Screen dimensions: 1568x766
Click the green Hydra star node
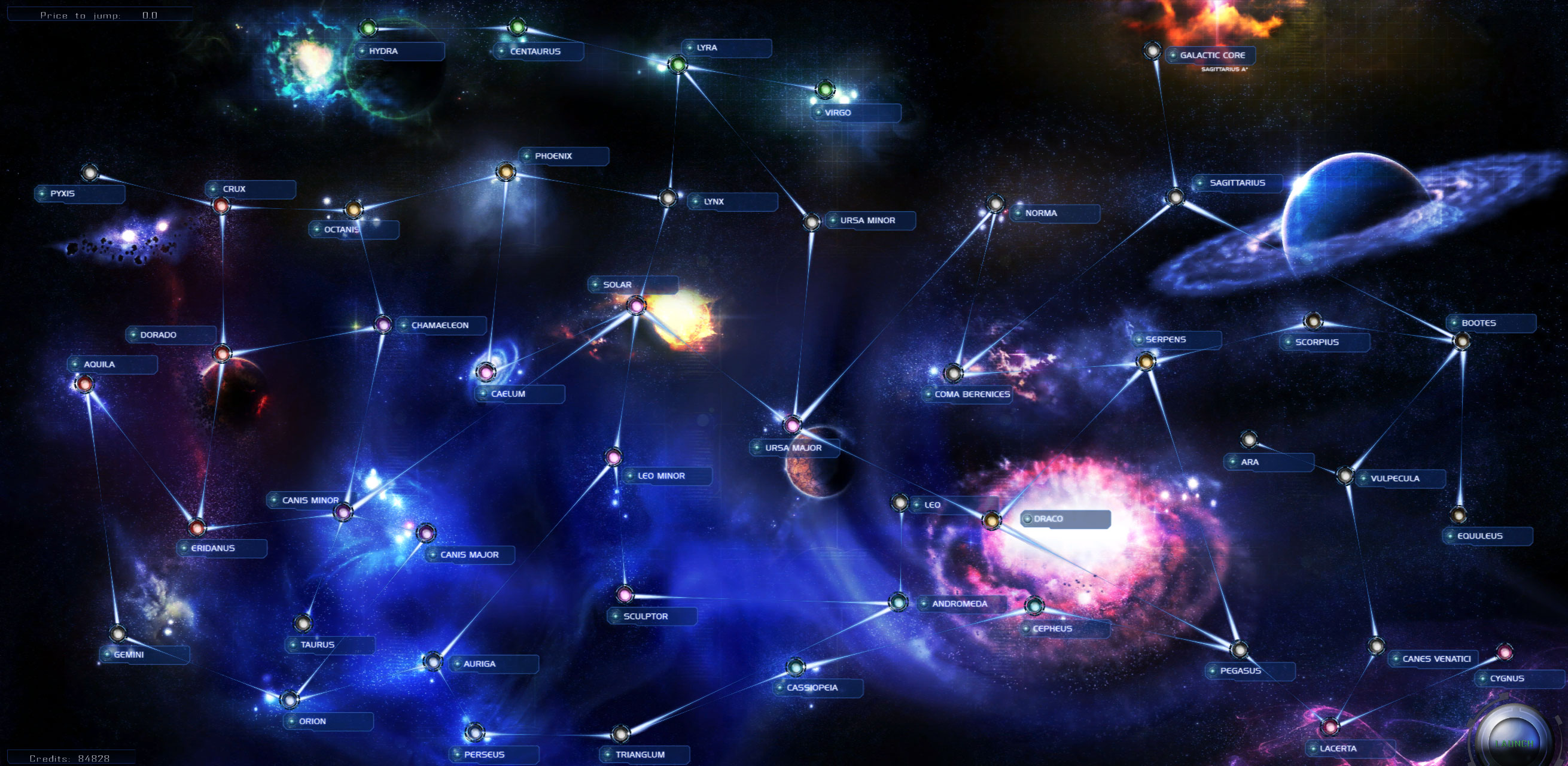point(368,29)
